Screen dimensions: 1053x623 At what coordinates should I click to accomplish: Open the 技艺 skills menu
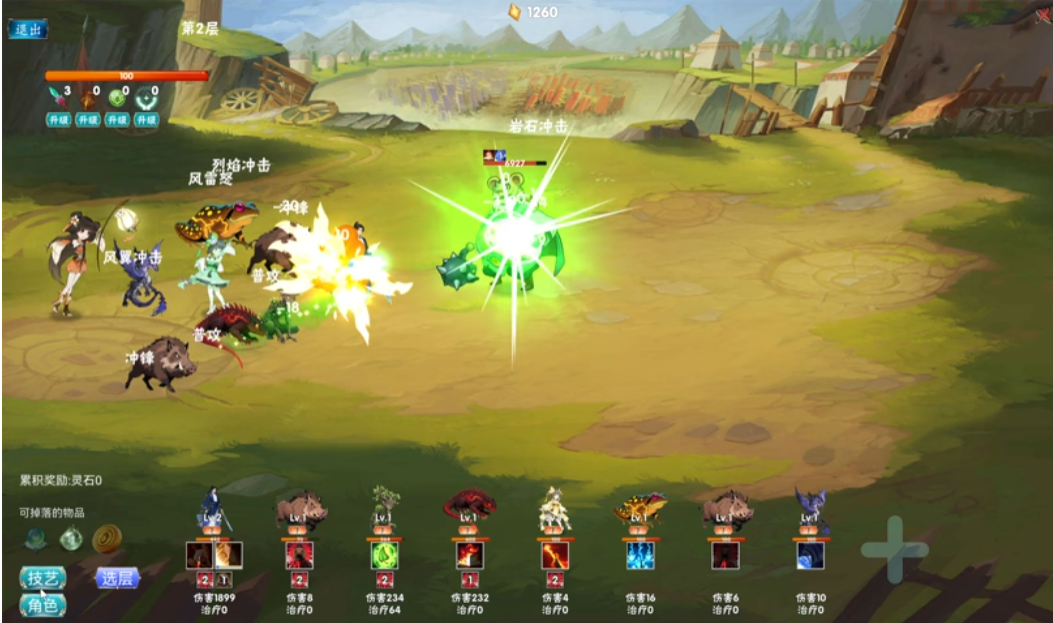tap(43, 578)
